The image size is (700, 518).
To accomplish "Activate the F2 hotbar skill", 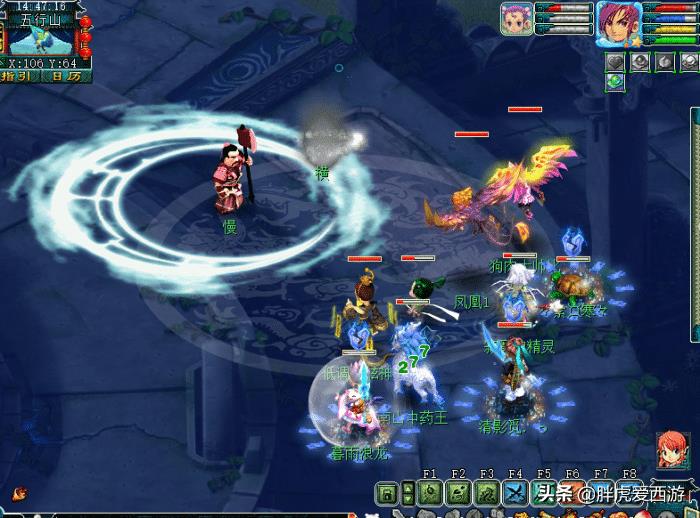I will coord(458,492).
